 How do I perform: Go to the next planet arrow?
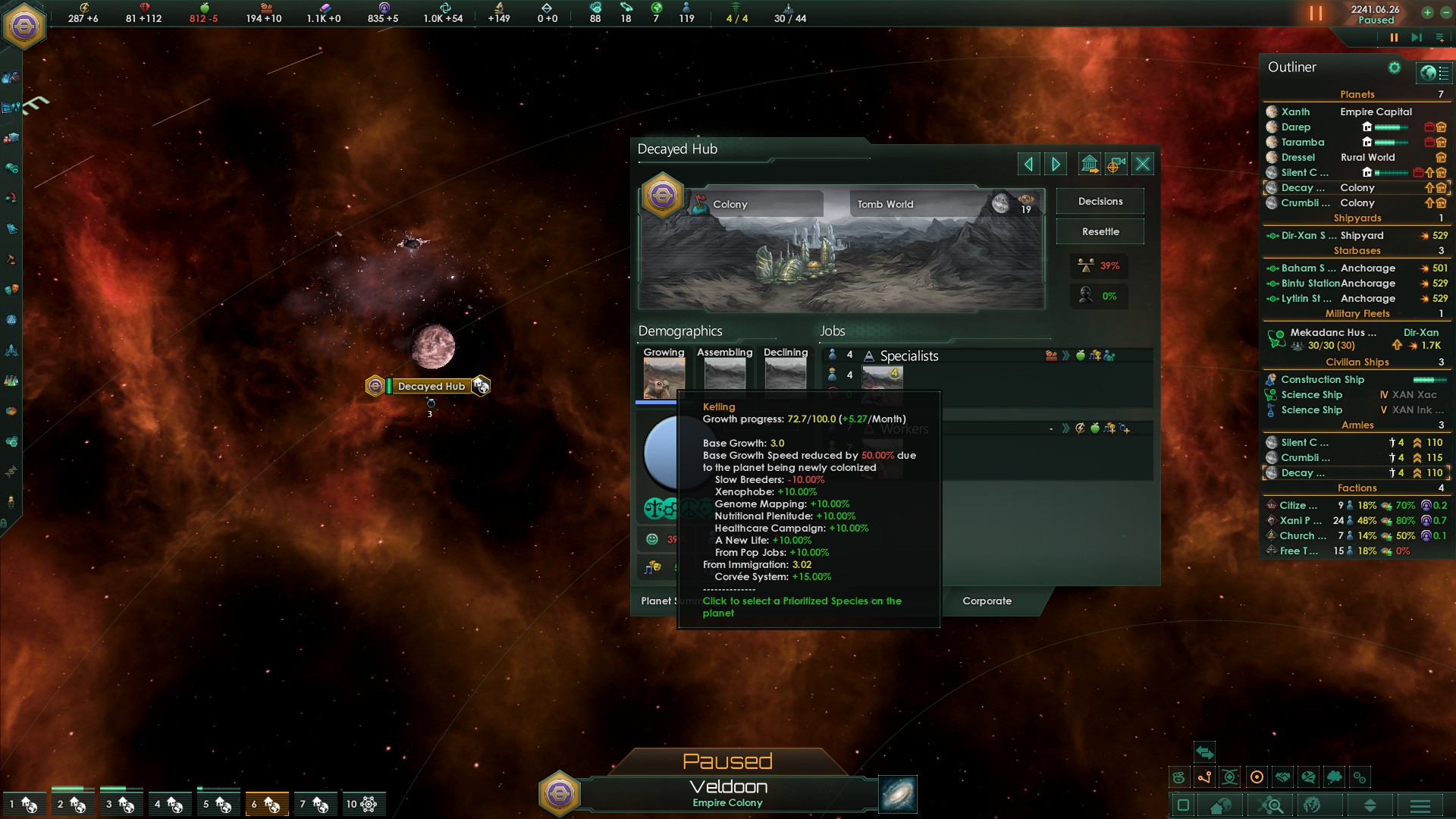[x=1056, y=164]
